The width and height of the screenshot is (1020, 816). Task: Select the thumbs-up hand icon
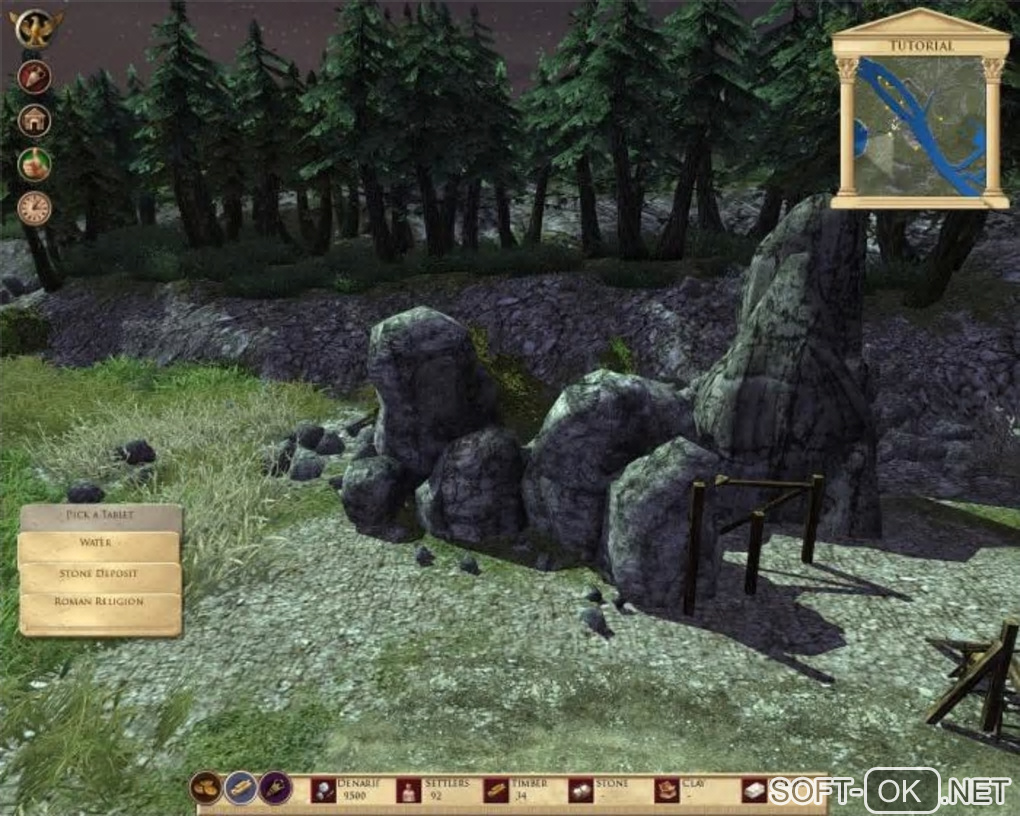[x=35, y=164]
